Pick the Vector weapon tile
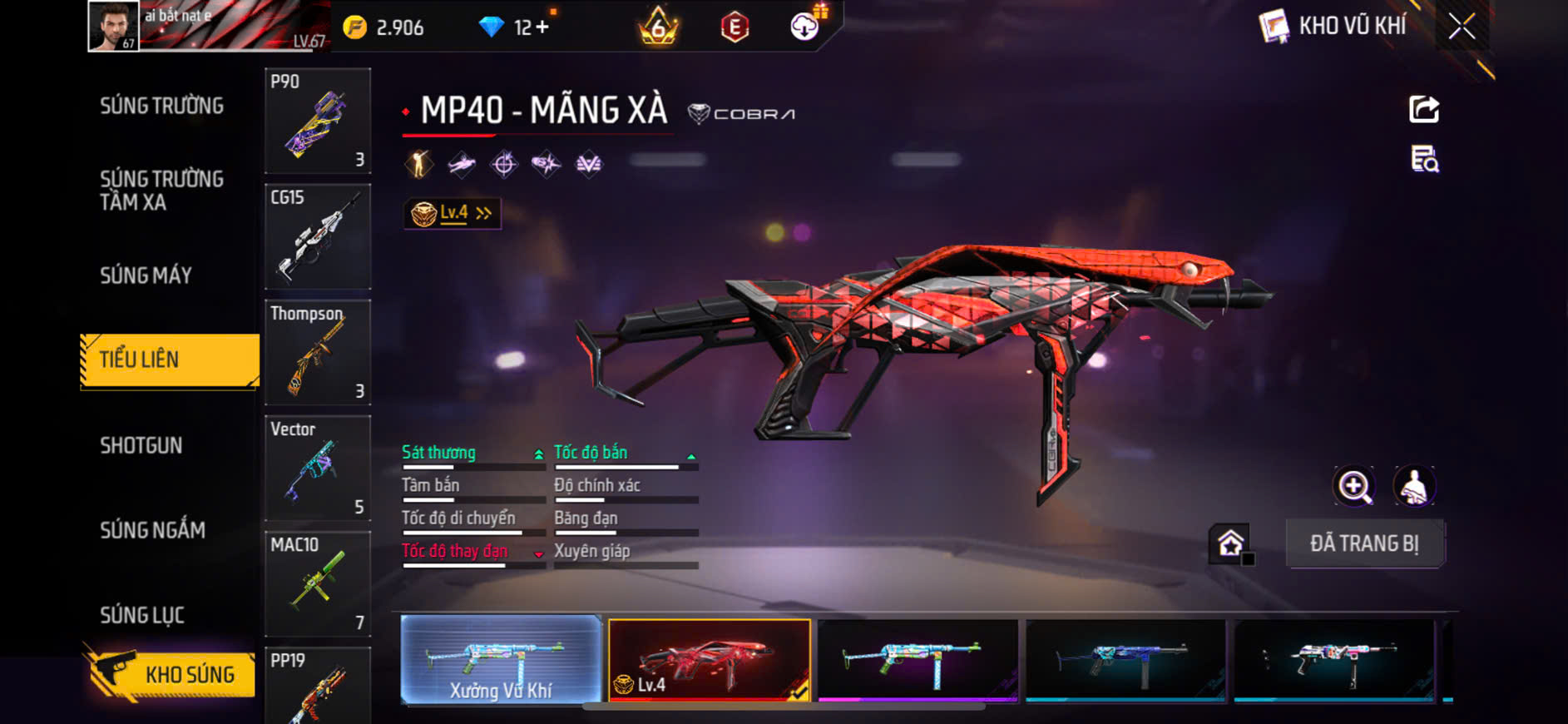This screenshot has height=724, width=1568. click(317, 468)
